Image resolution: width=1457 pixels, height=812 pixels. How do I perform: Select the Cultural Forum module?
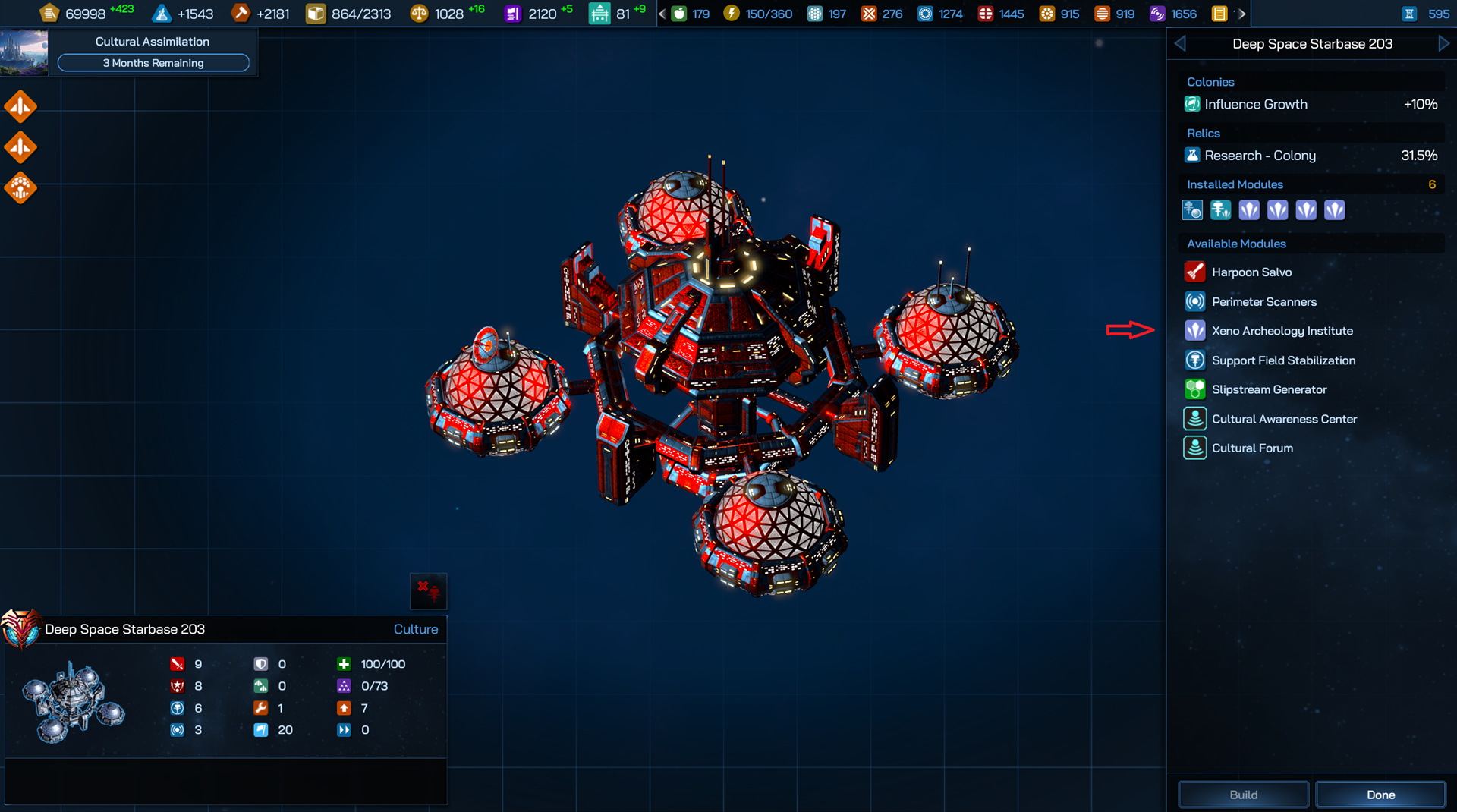coord(1252,448)
